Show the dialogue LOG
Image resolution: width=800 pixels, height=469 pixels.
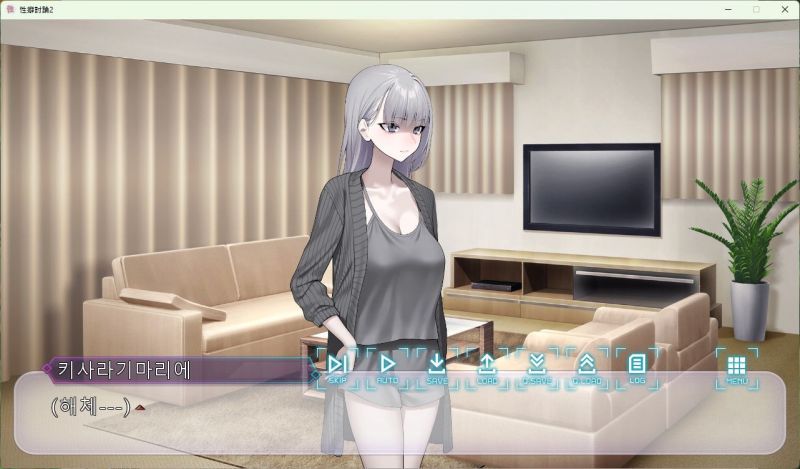636,366
